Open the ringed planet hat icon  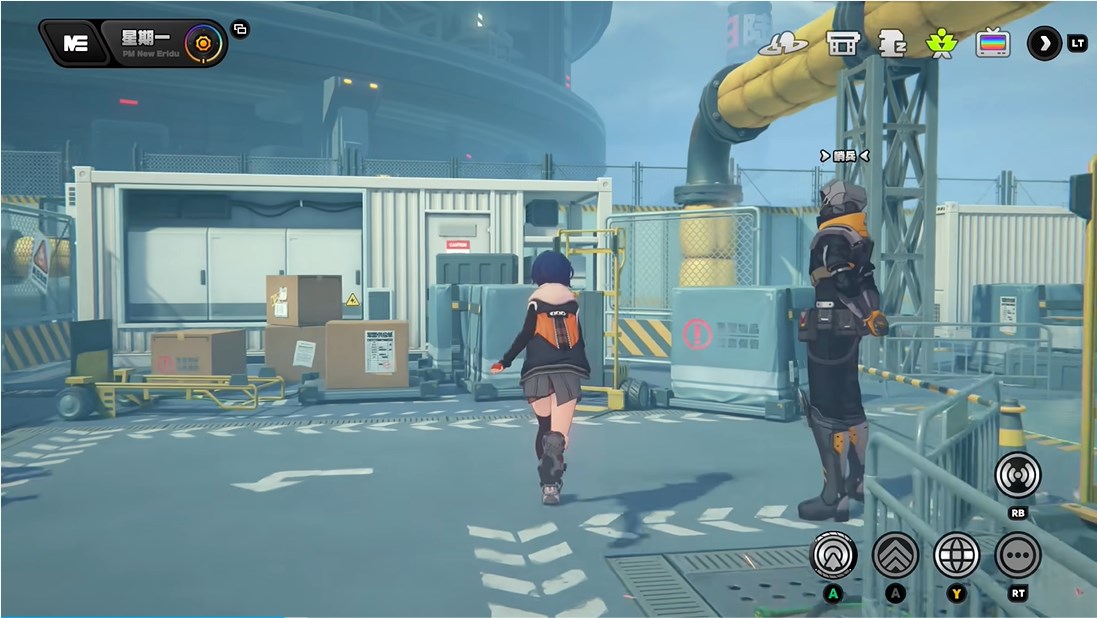[783, 43]
